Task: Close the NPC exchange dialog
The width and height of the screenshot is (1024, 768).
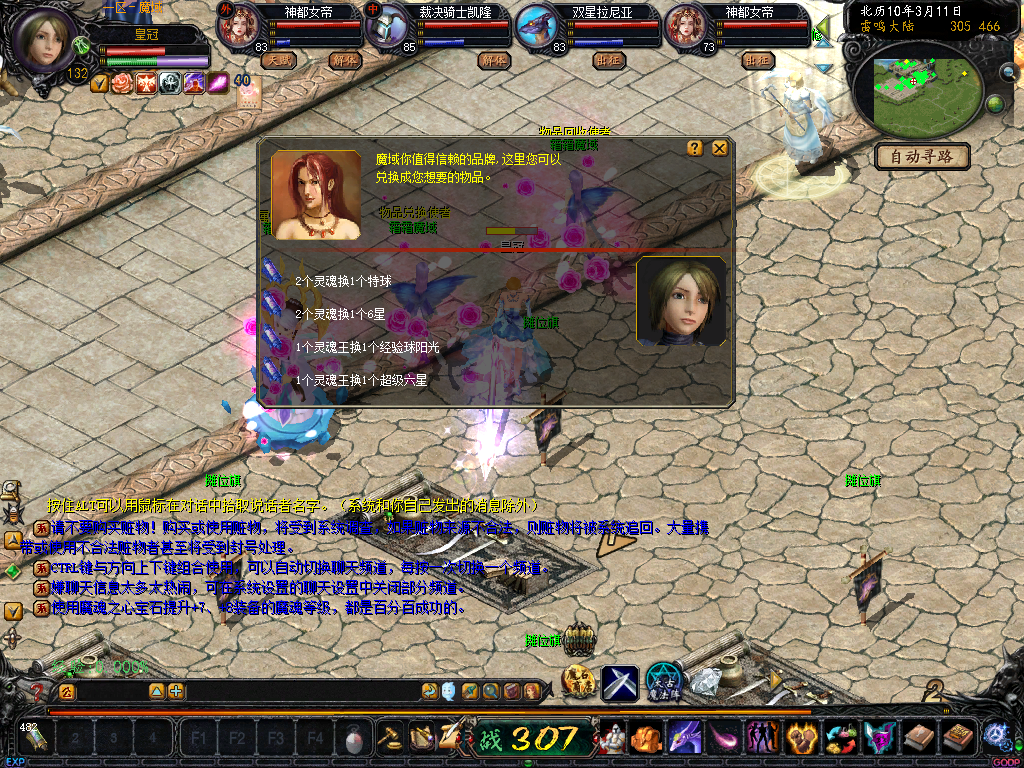Action: (719, 148)
